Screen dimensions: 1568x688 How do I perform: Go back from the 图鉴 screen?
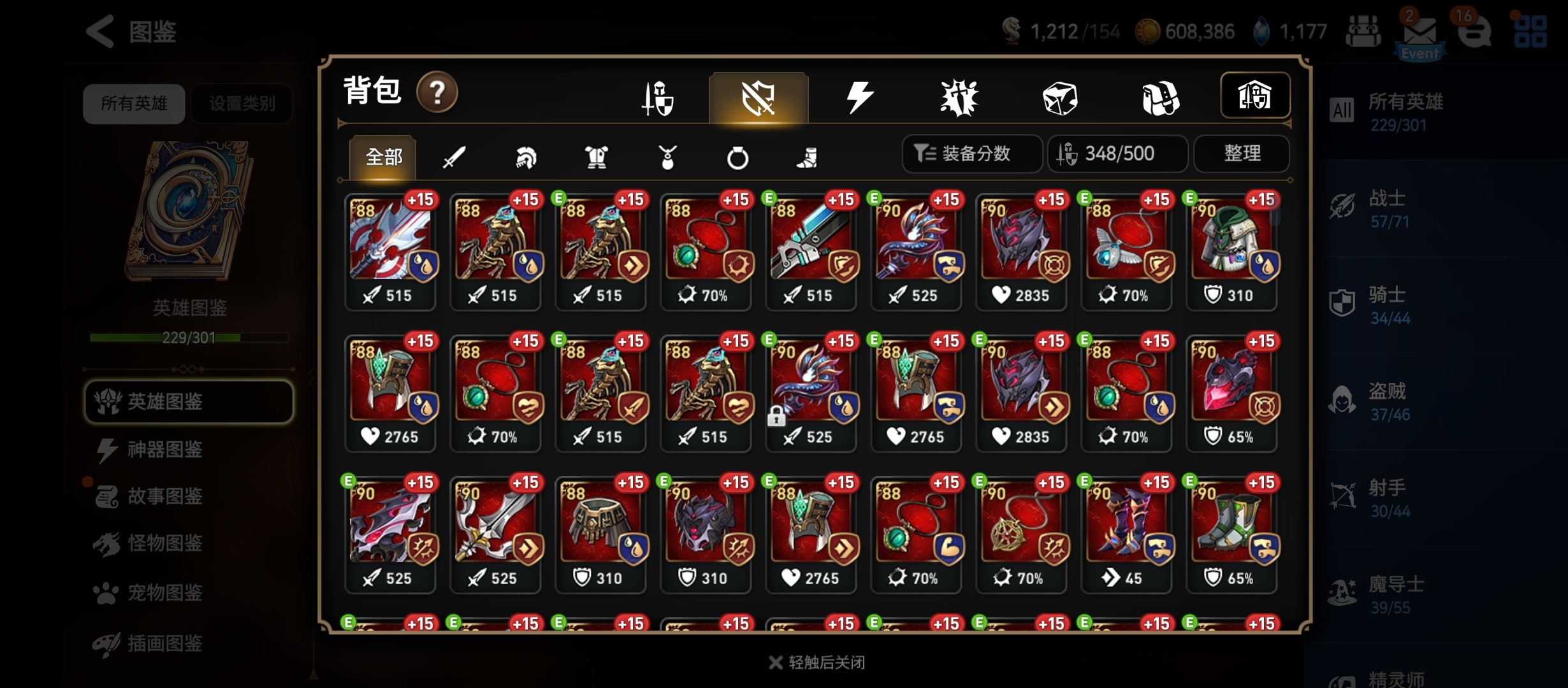click(x=101, y=31)
